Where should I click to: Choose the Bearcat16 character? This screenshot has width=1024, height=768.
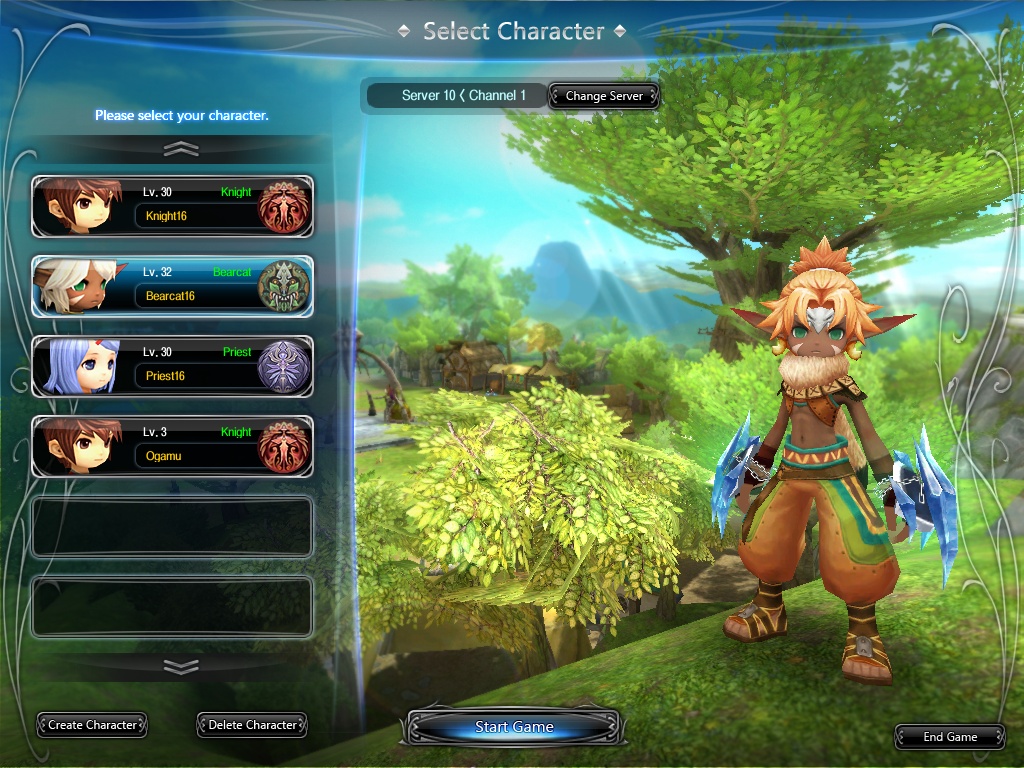click(172, 287)
